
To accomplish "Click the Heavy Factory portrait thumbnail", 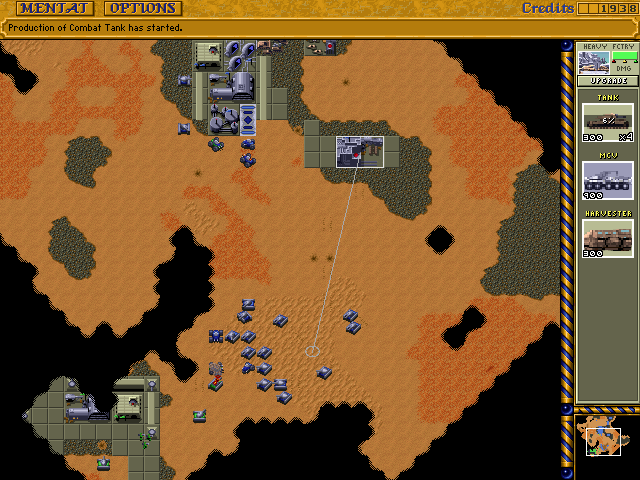I will point(593,61).
